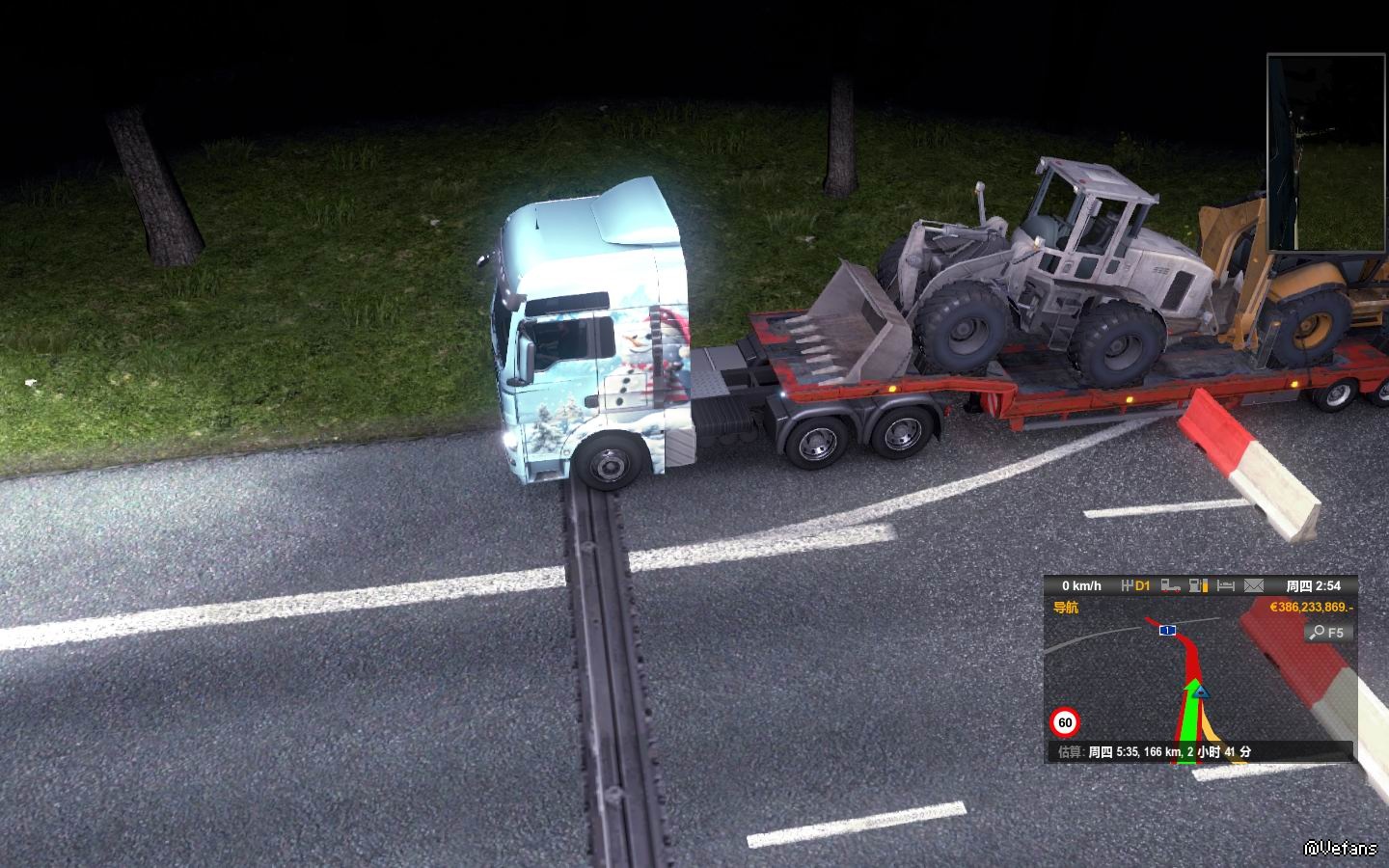The image size is (1389, 868).
Task: Select the highway 1 marker on the GPS map
Action: 1167,630
